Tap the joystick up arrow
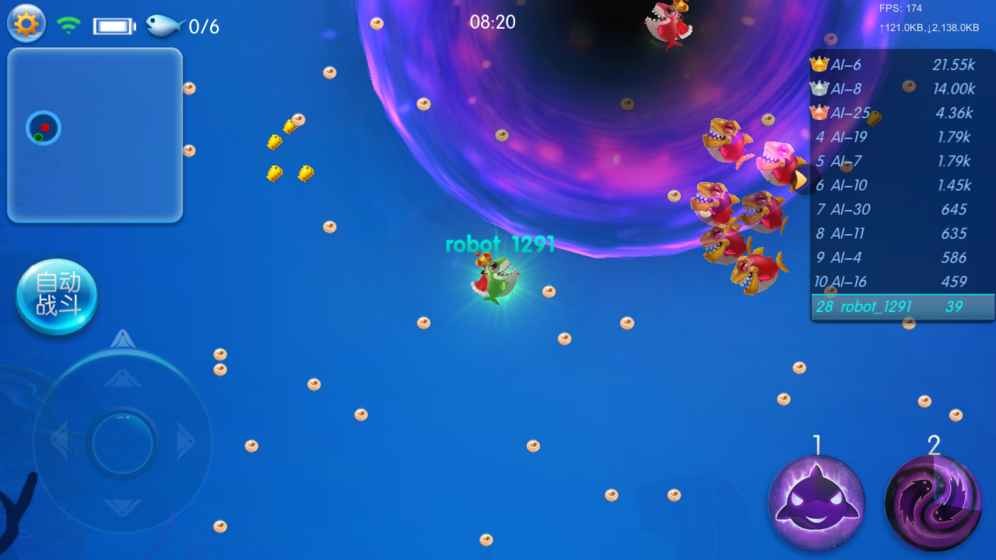996x560 pixels. 122,377
